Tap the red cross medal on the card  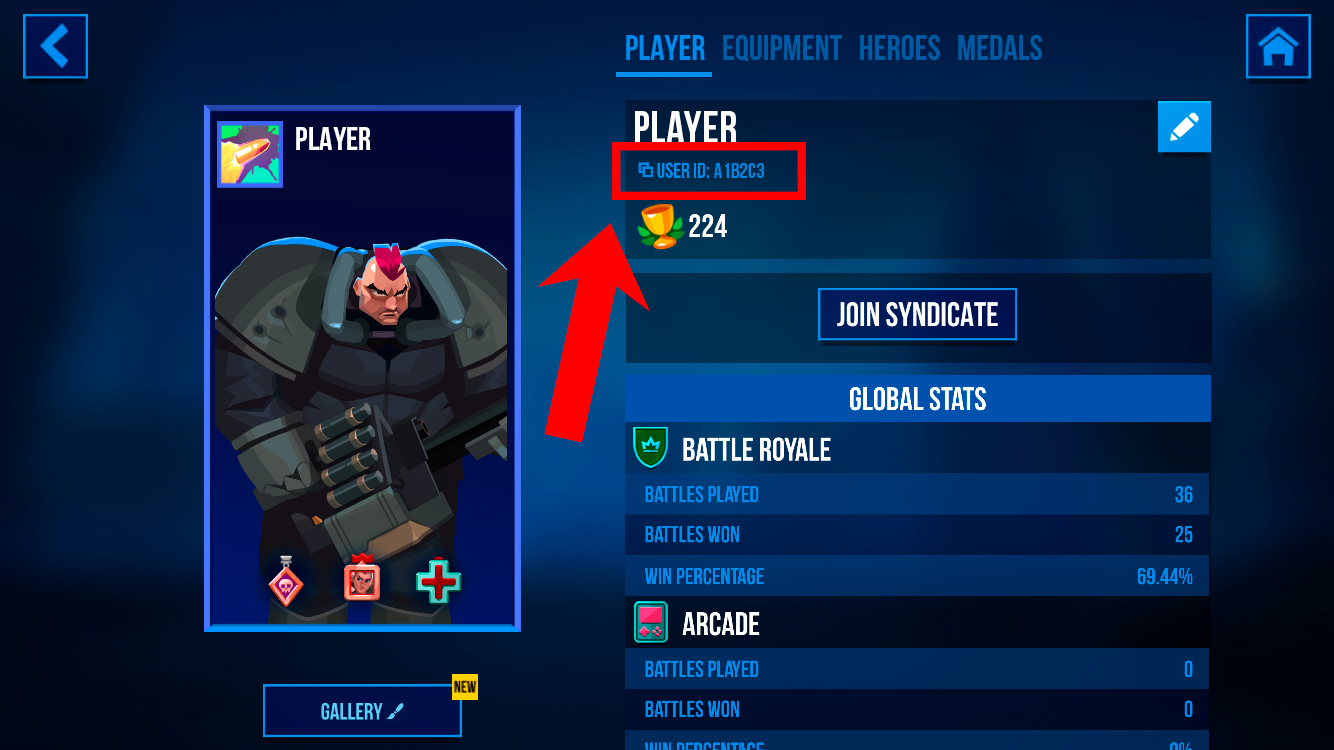coord(438,582)
